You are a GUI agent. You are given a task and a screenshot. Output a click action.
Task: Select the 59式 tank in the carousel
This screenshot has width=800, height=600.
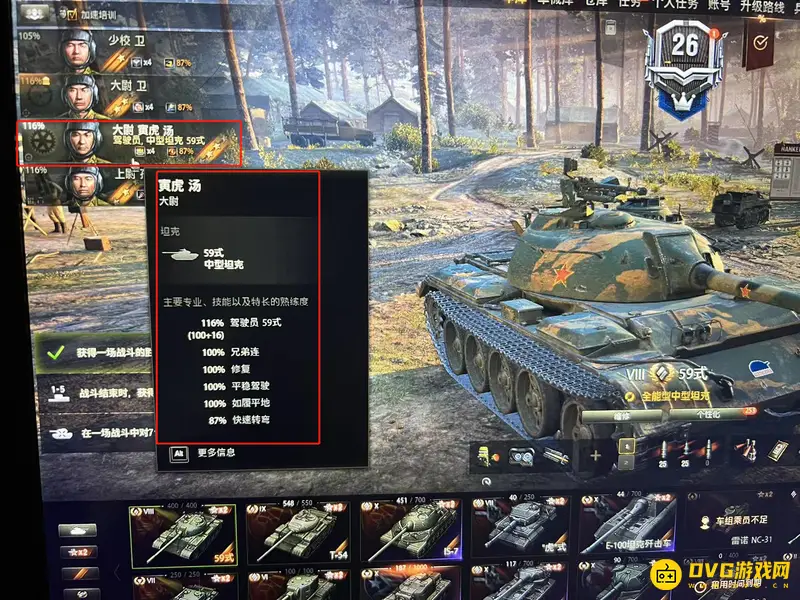(x=183, y=530)
